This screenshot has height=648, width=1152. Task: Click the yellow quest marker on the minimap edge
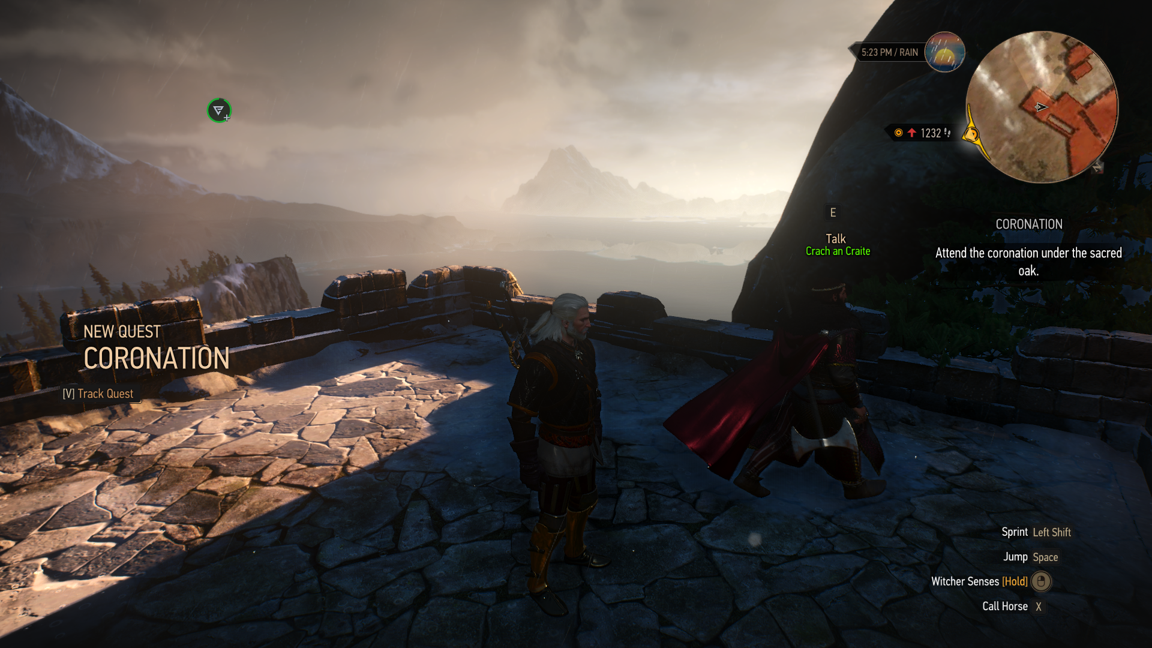[971, 134]
